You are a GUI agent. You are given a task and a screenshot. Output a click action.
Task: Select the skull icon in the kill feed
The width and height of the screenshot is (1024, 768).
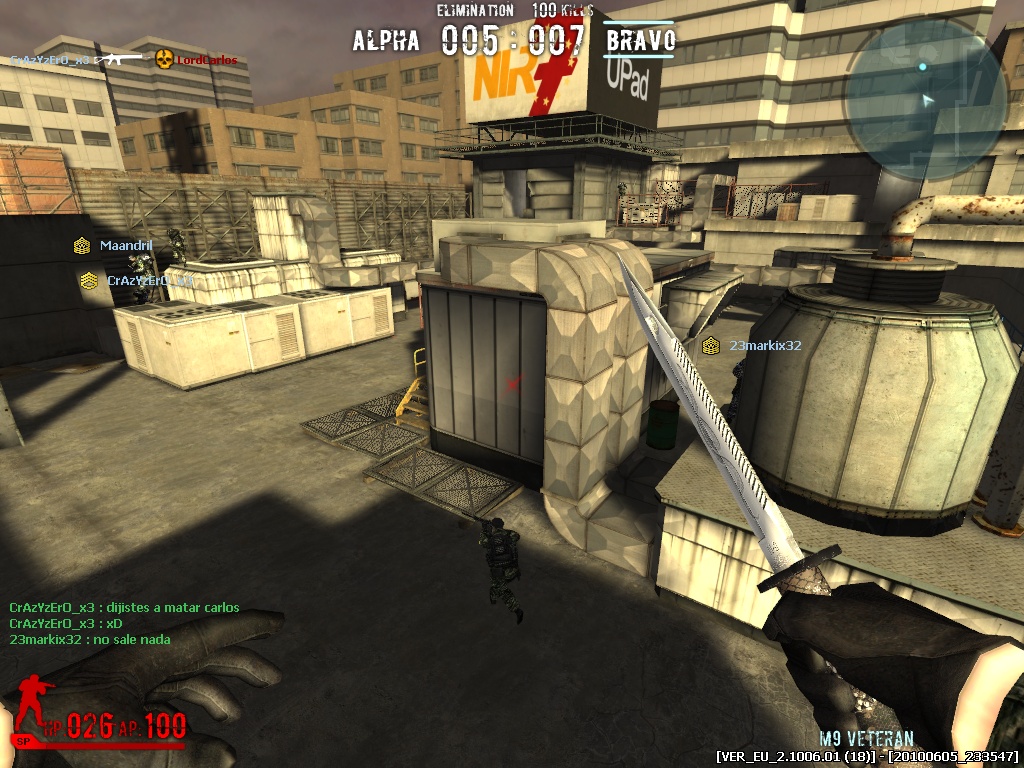(164, 59)
